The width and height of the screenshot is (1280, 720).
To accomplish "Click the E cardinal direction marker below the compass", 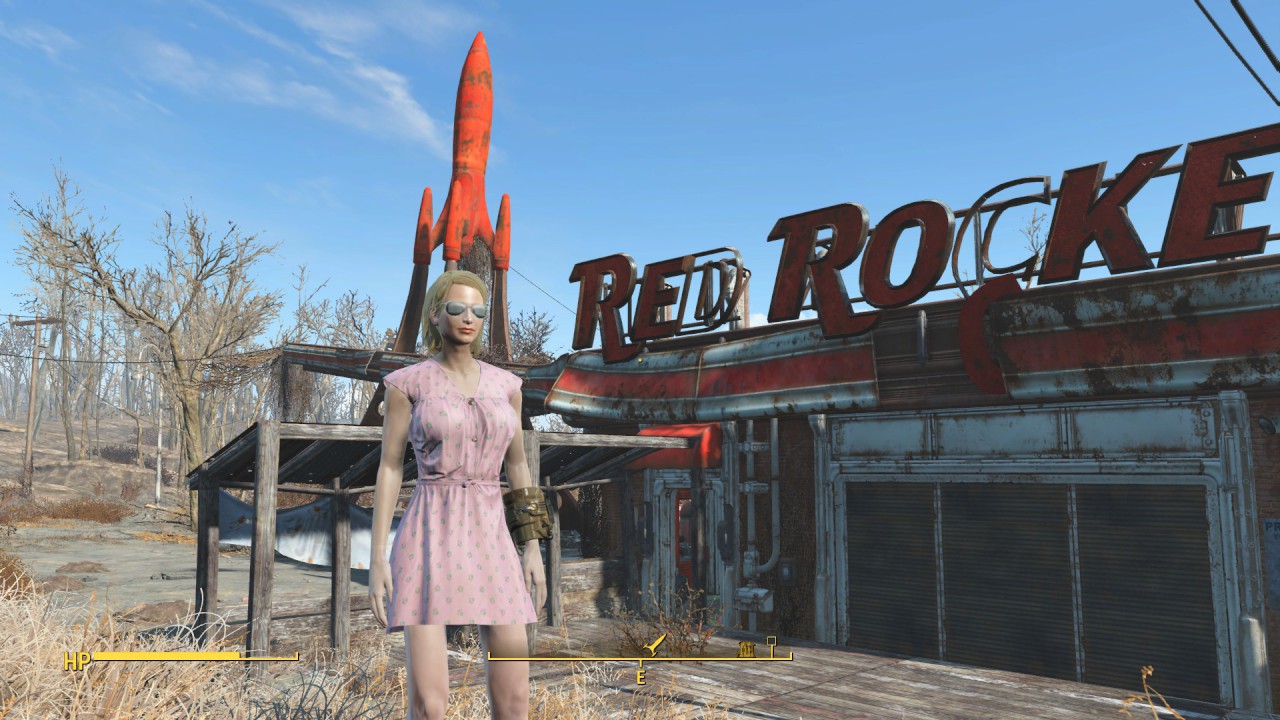I will (640, 675).
